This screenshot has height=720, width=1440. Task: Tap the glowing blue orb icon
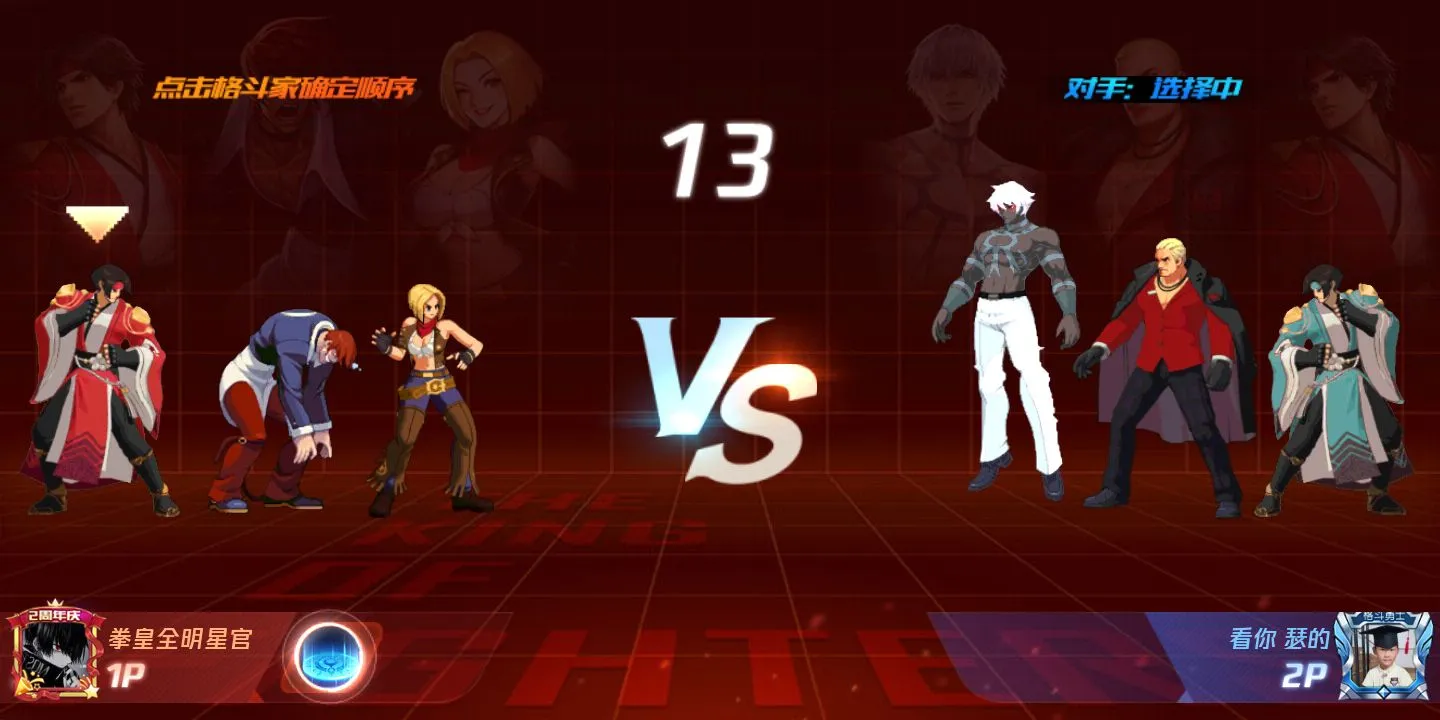[328, 656]
